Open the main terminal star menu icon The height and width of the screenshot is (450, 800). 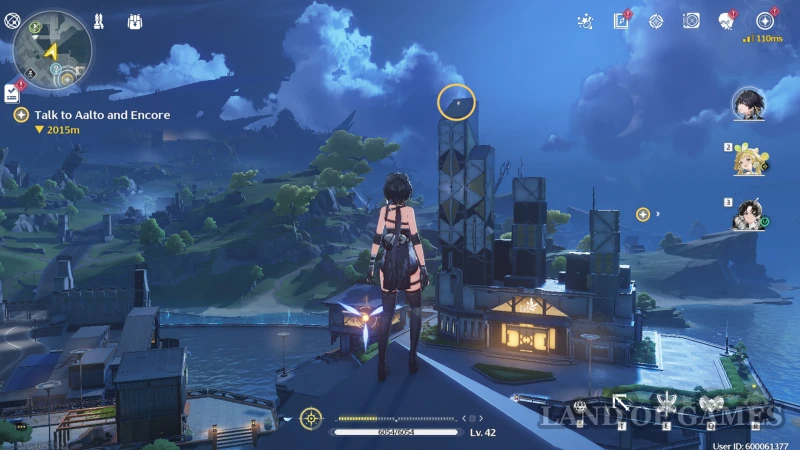pos(765,21)
